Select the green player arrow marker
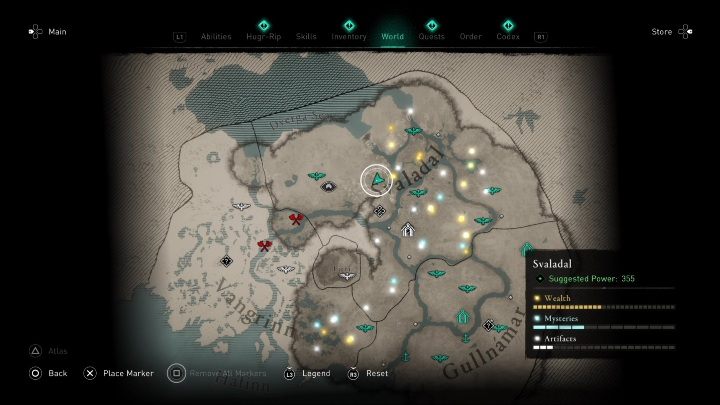 pyautogui.click(x=378, y=180)
